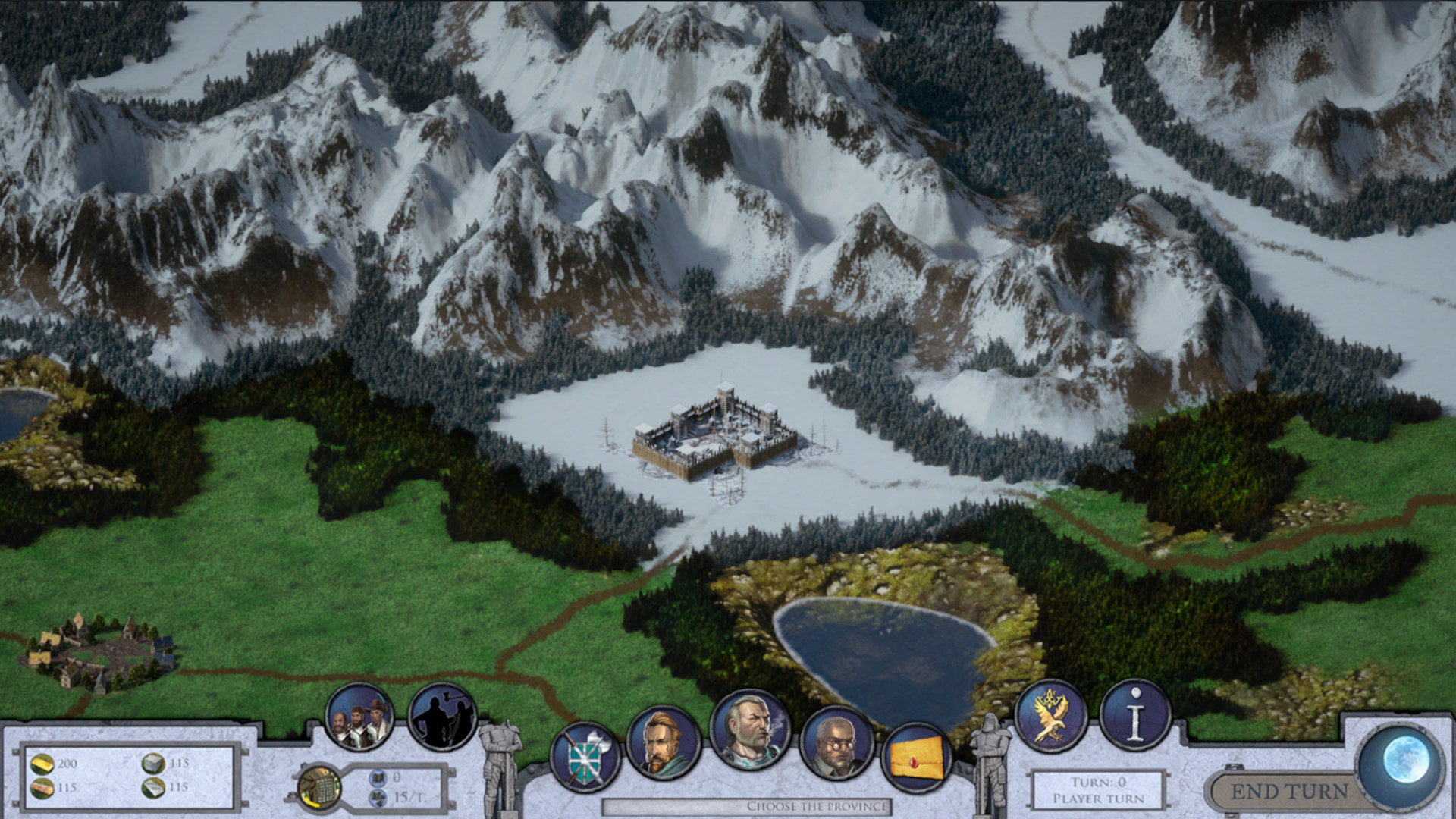The height and width of the screenshot is (819, 1456).
Task: Click the blue book research icon
Action: [377, 777]
